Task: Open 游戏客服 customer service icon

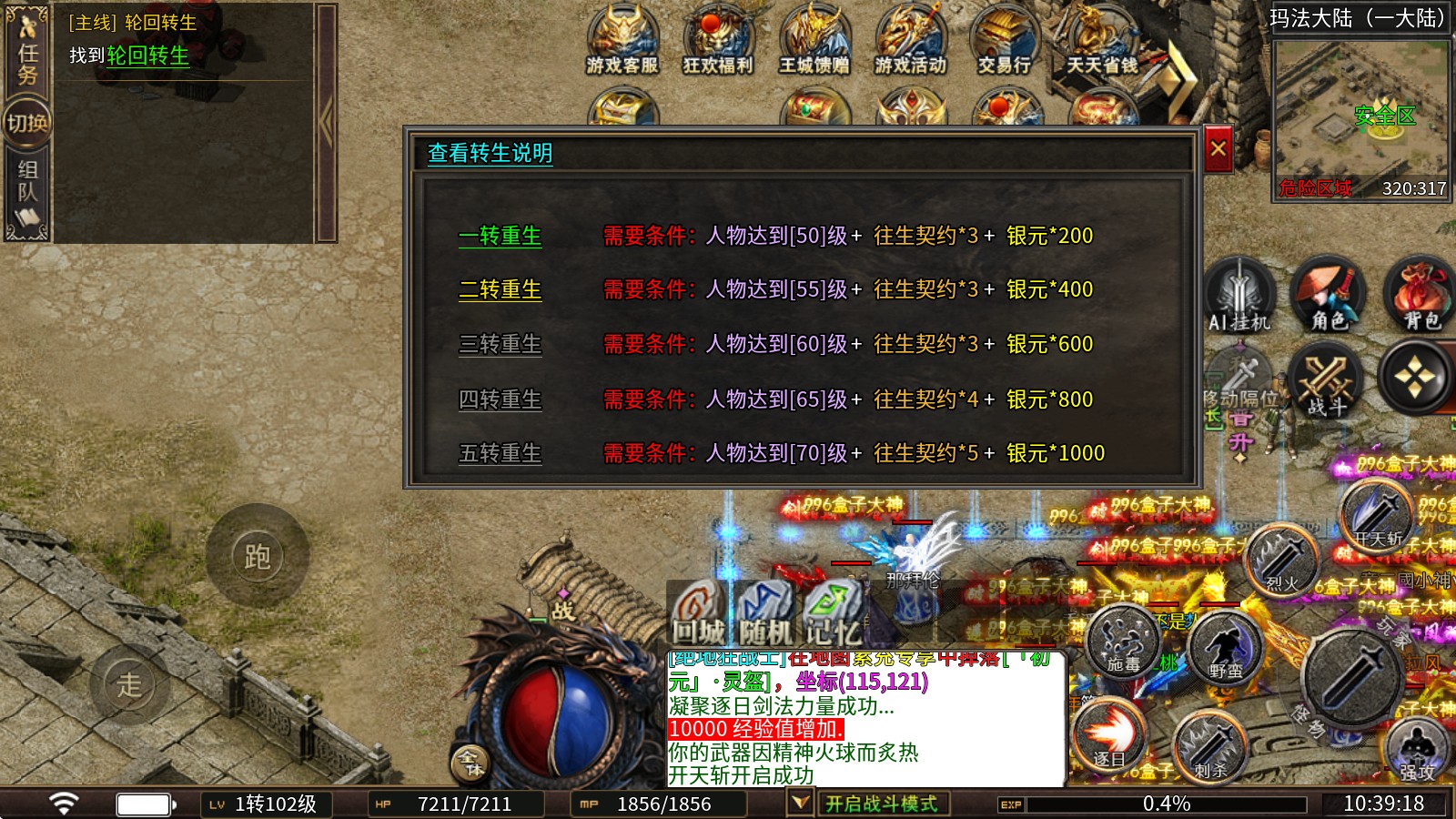Action: tap(622, 41)
